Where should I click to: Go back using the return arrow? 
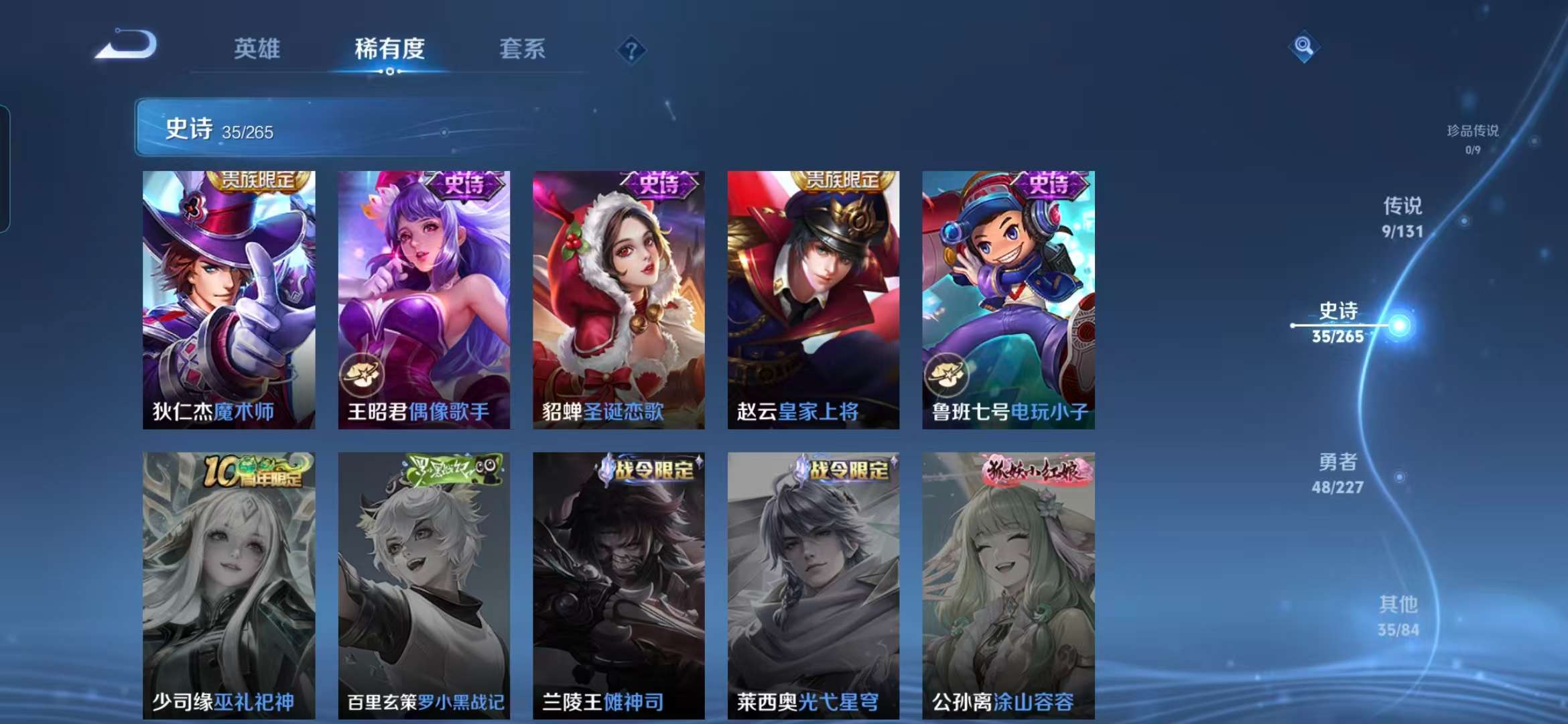(x=127, y=46)
